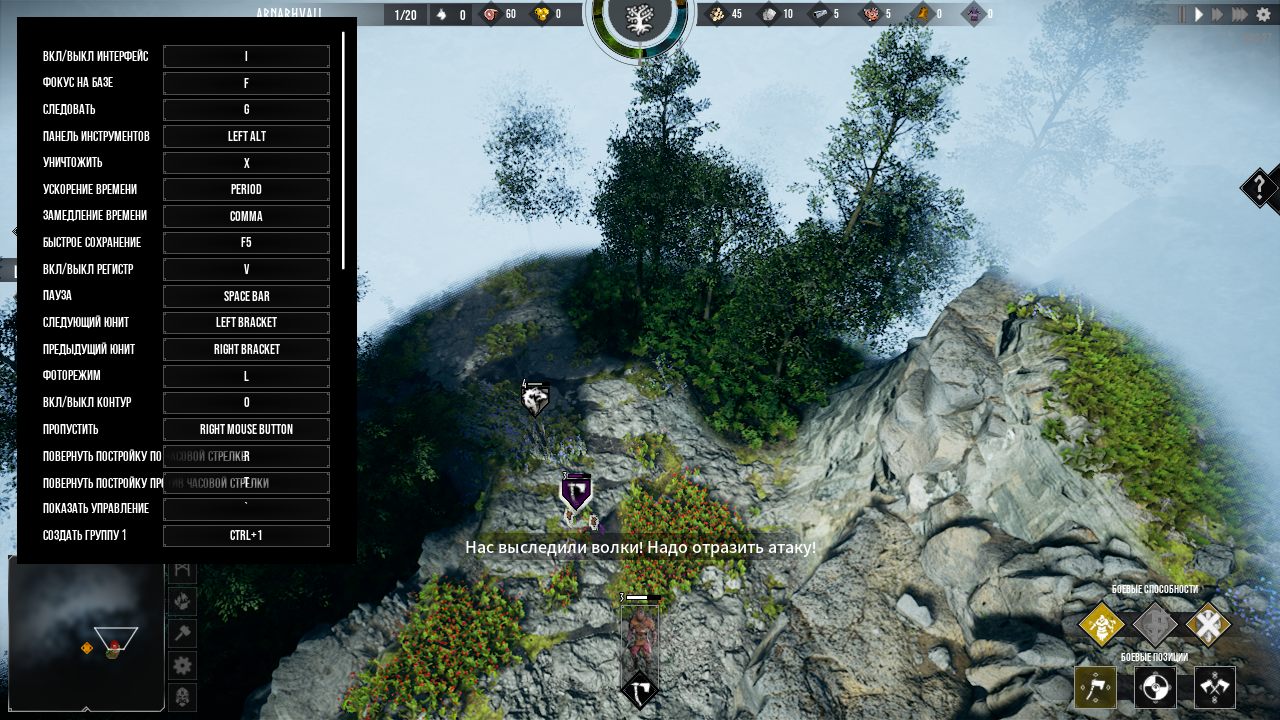Viewport: 1280px width, 720px height.
Task: Switch to triple fast-forward speed
Action: pos(1240,15)
